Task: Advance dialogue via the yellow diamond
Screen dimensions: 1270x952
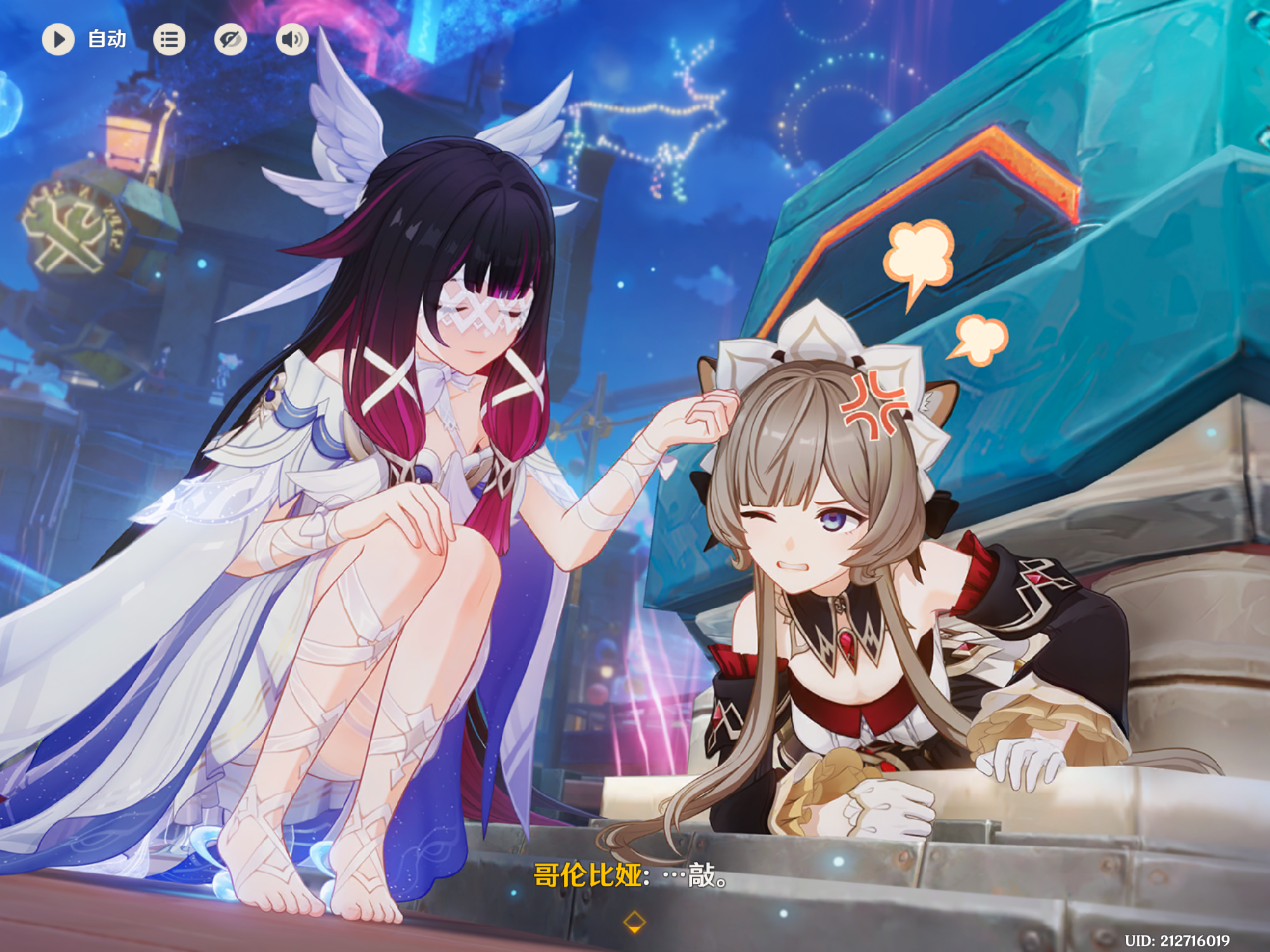Action: pyautogui.click(x=634, y=922)
